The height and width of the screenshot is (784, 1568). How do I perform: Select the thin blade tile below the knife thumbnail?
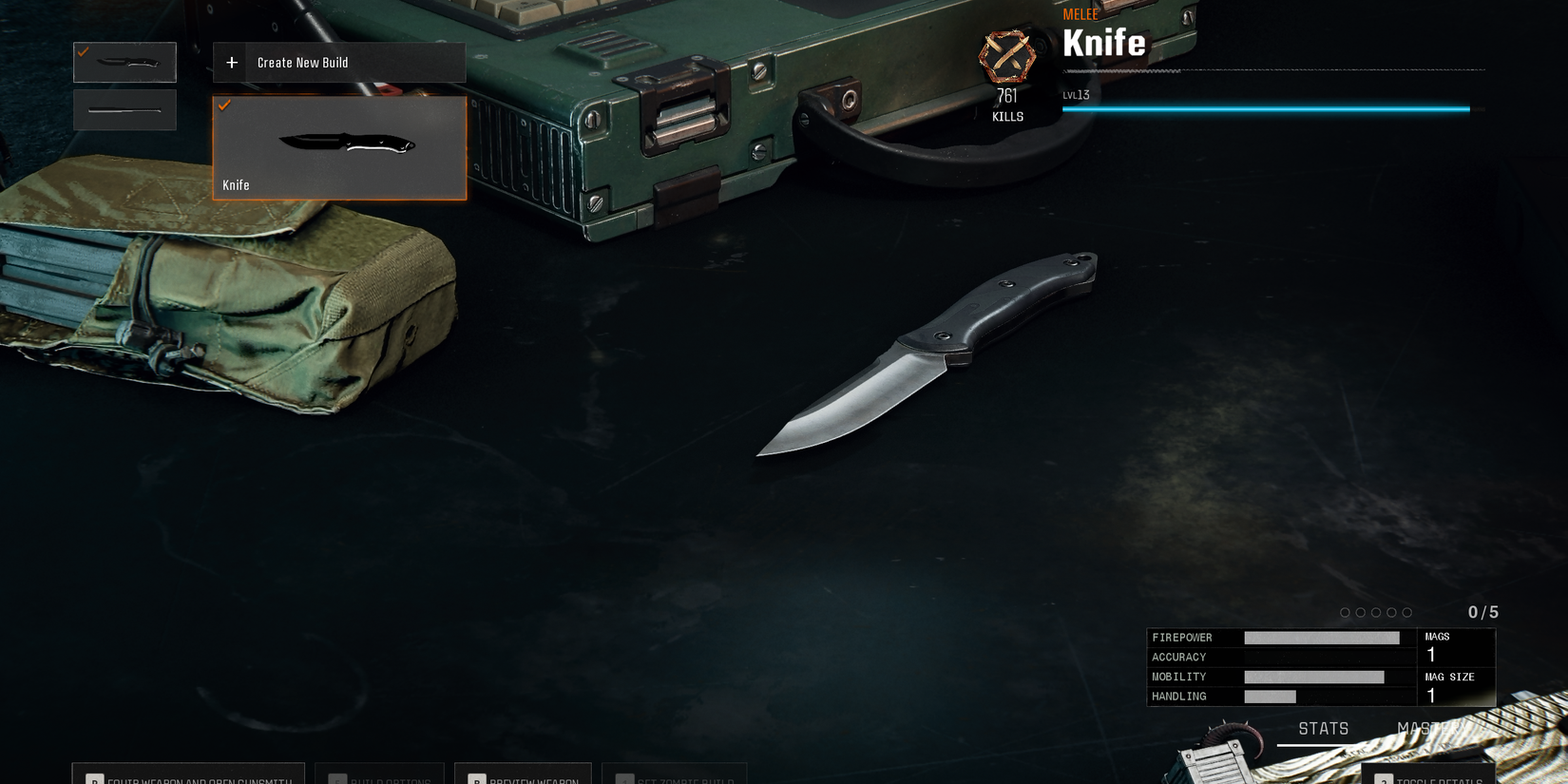[124, 110]
